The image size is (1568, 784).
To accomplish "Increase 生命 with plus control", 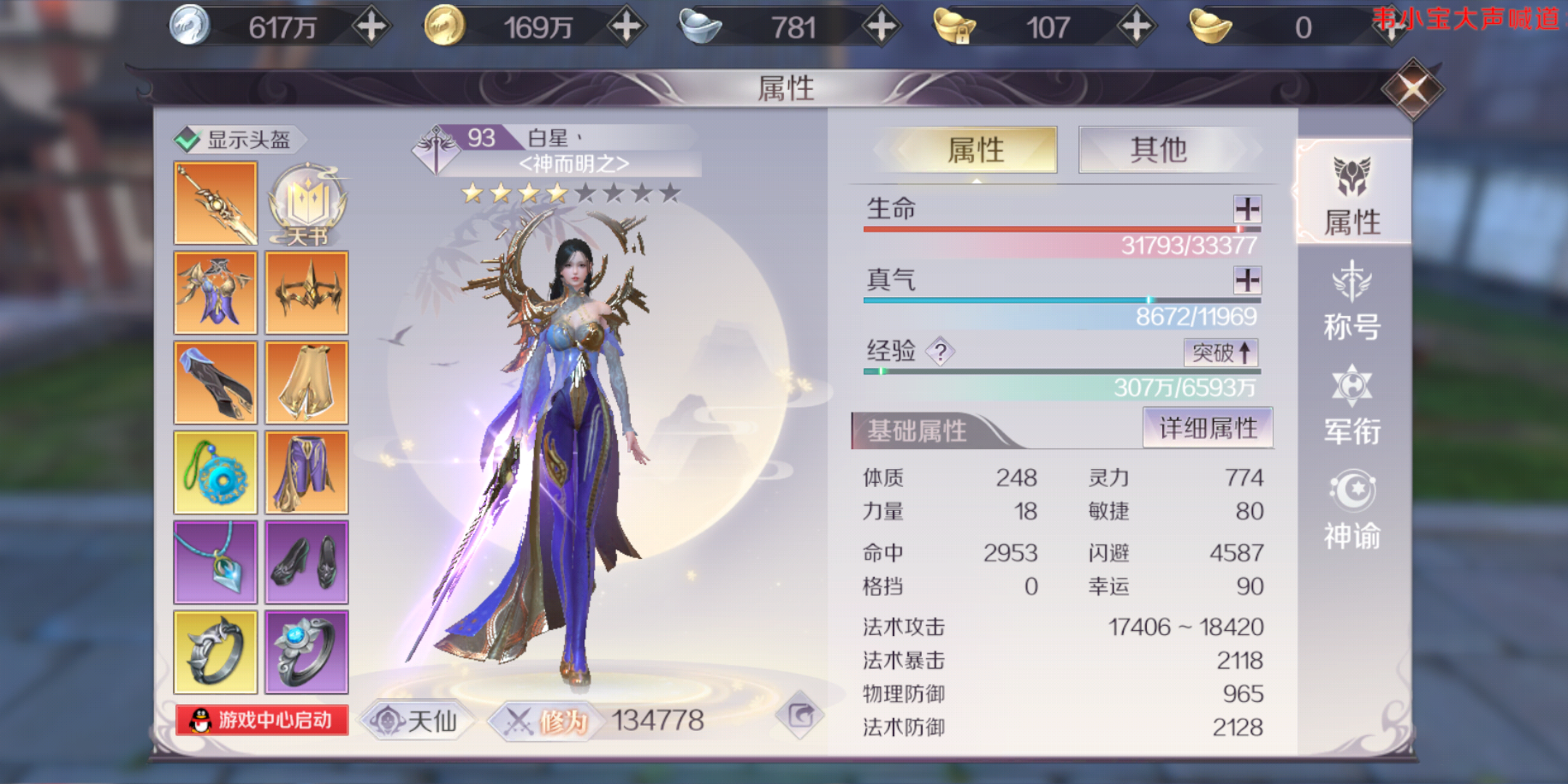I will [1247, 209].
